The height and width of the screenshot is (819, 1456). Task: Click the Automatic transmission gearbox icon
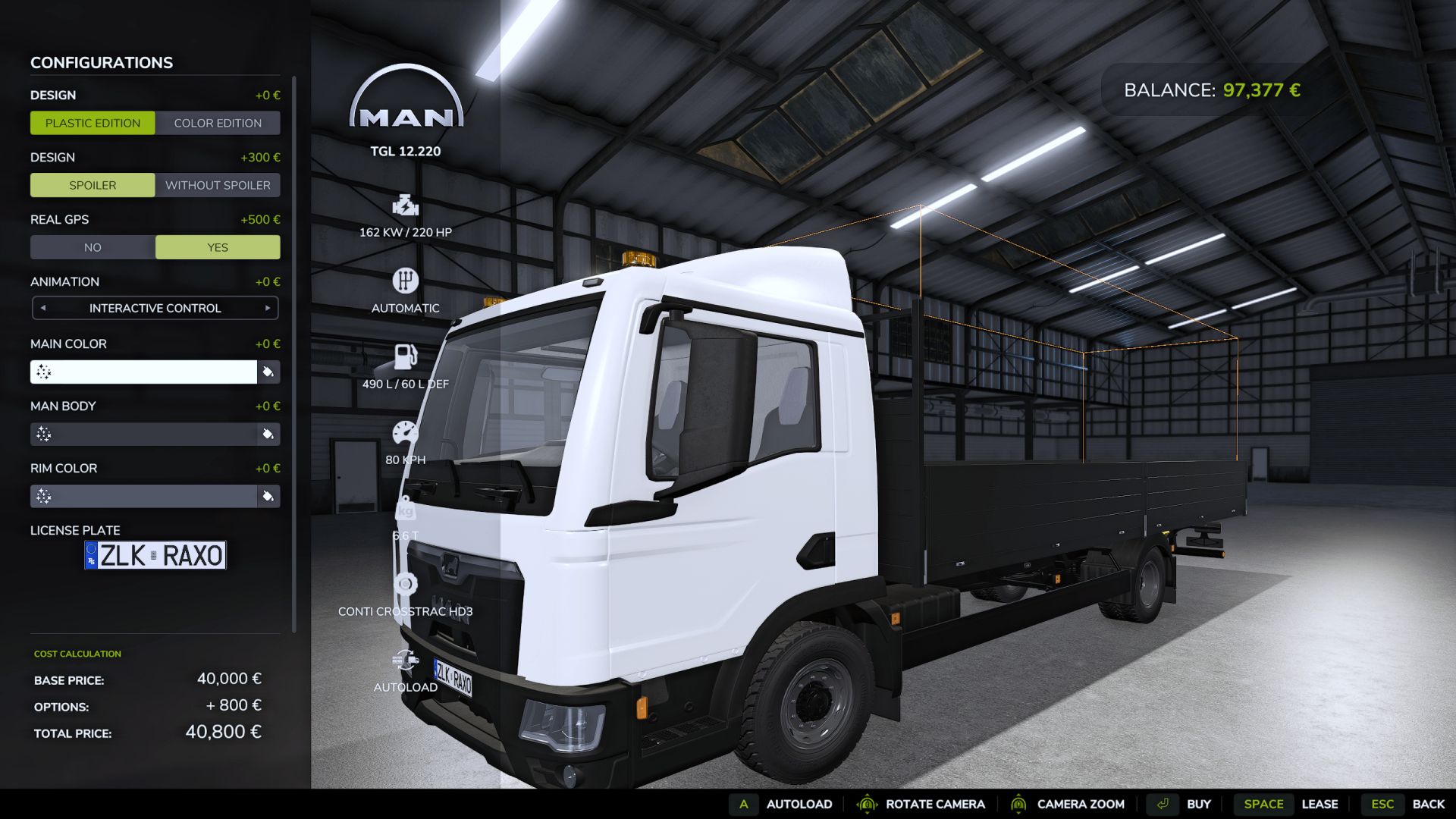406,281
